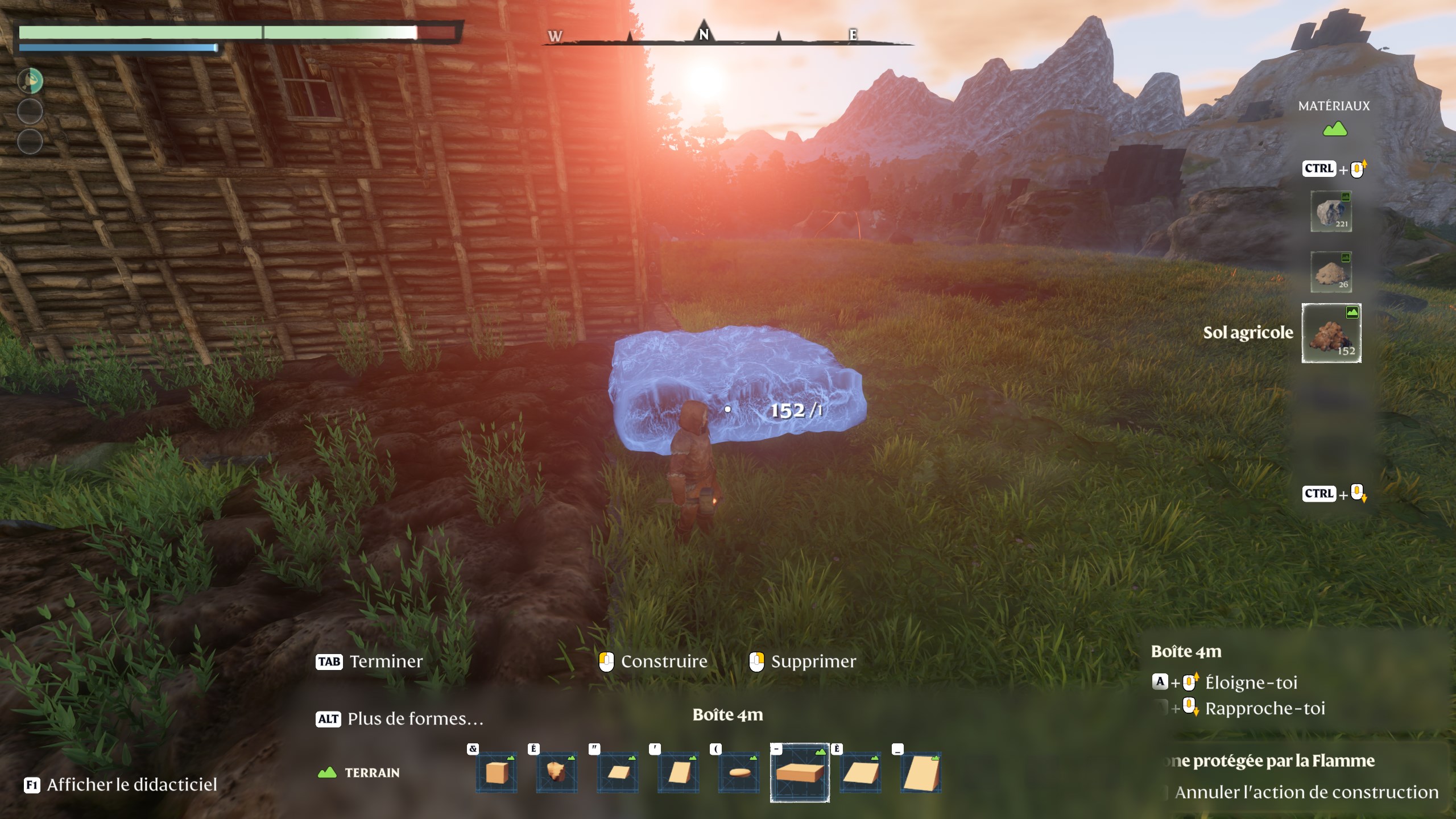
Task: Click the Terminer label to finish building
Action: coord(386,661)
